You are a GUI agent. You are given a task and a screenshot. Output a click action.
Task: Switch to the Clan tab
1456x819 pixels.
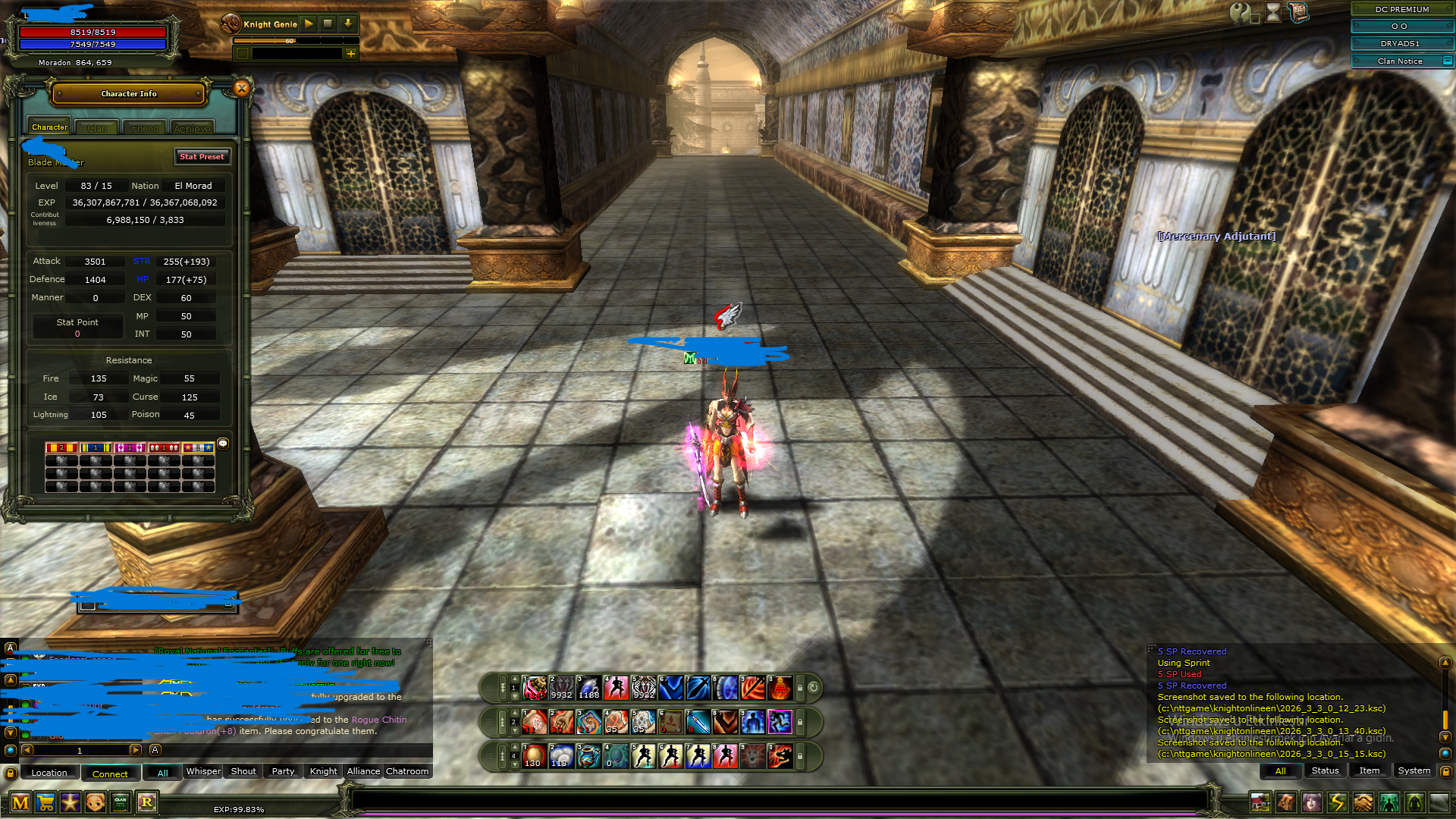(x=97, y=128)
